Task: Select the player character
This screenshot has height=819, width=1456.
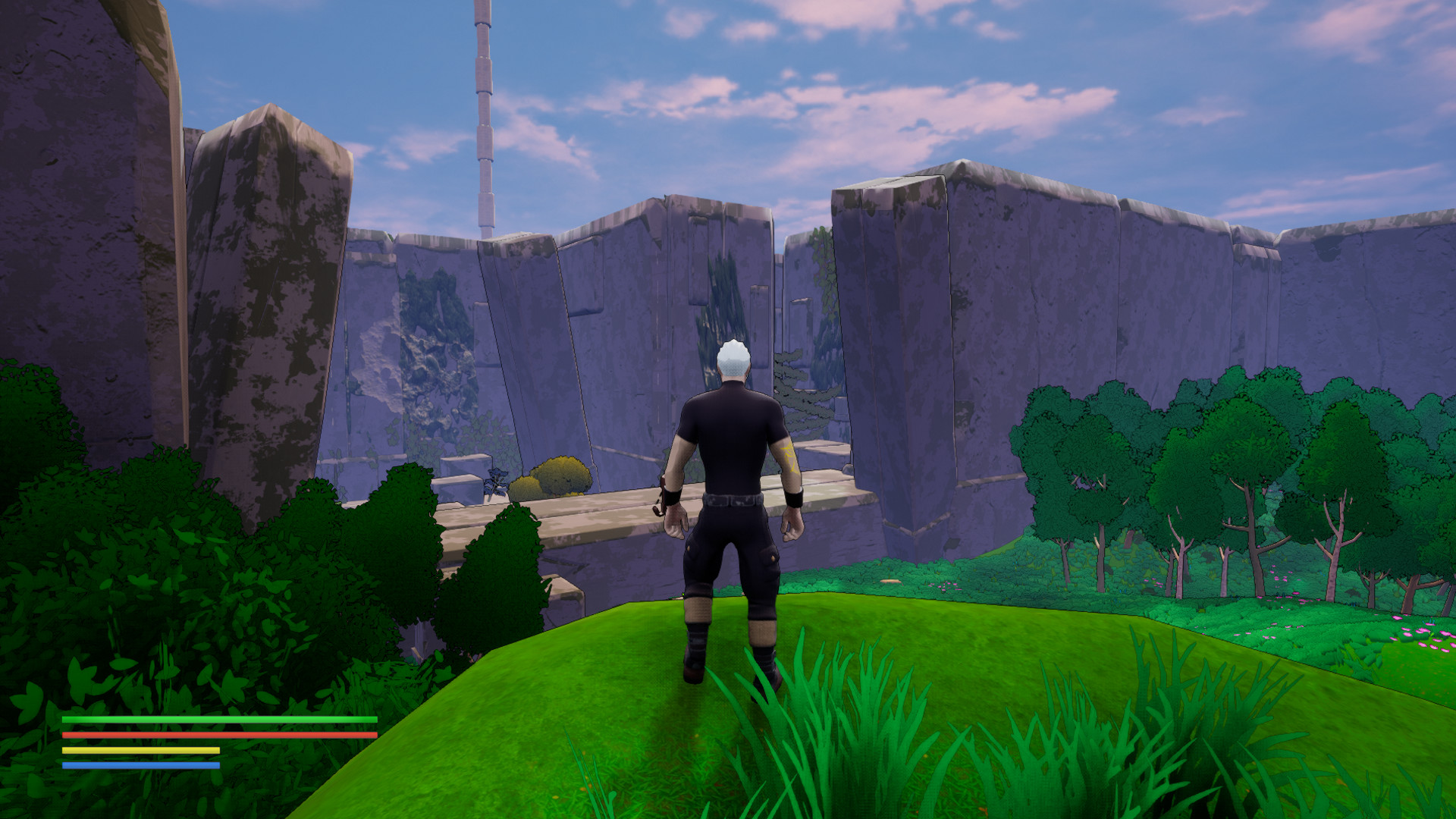Action: (x=732, y=493)
